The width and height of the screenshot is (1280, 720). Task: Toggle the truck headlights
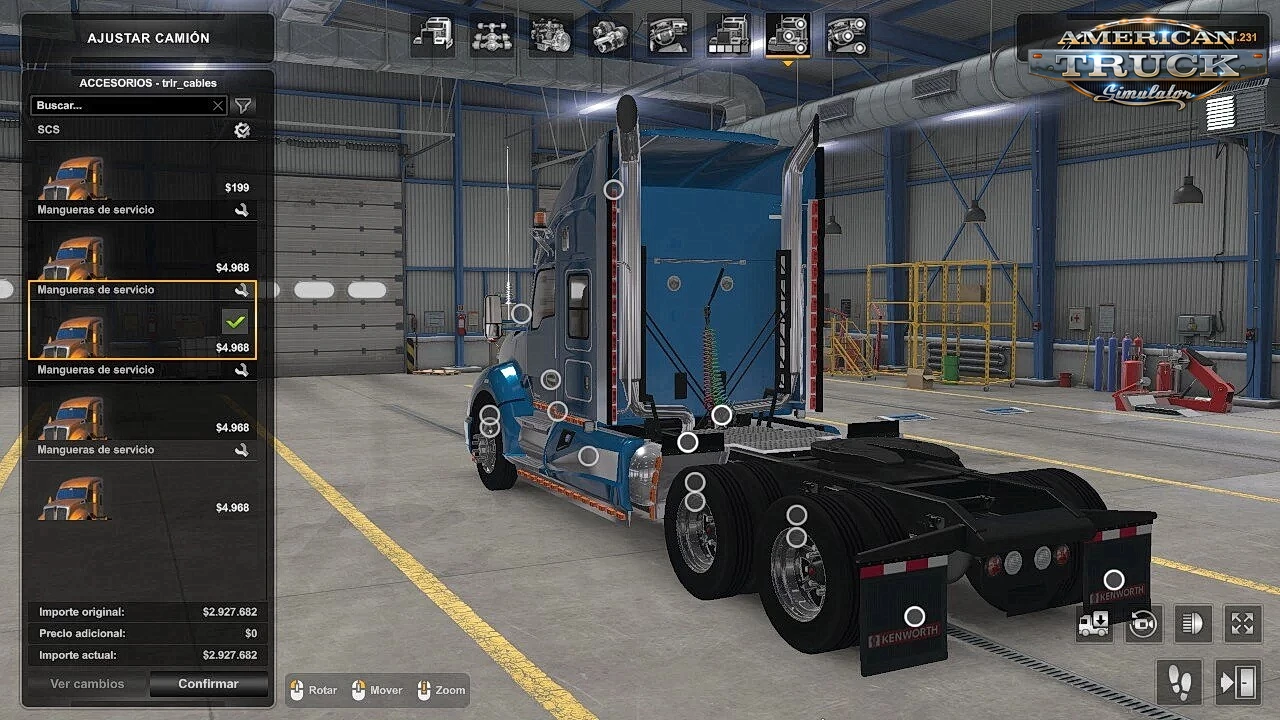point(1192,624)
